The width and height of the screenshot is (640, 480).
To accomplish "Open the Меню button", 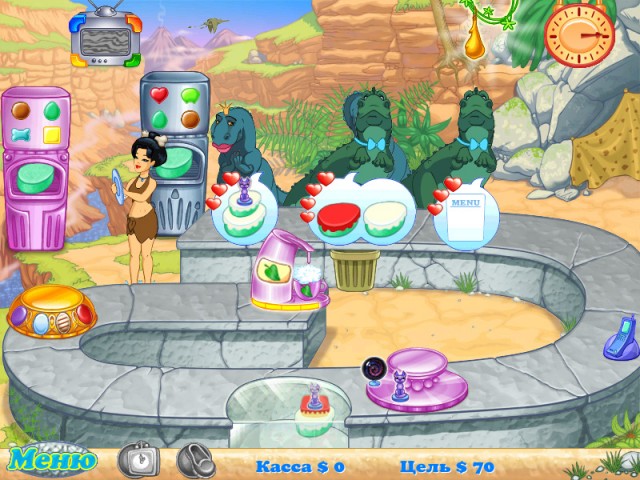I will [x=53, y=461].
